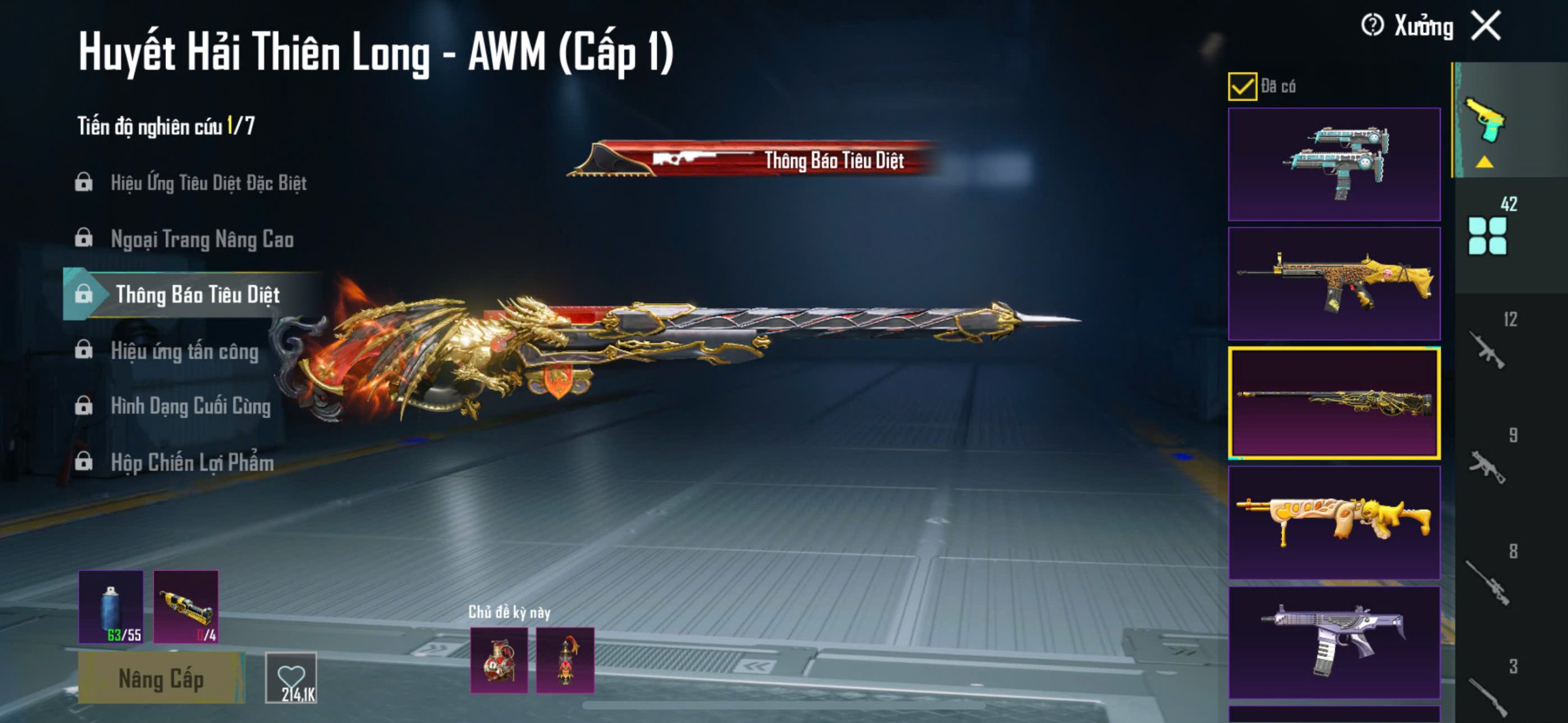Choose the teal dual pistols skin thumbnail

(x=1334, y=164)
